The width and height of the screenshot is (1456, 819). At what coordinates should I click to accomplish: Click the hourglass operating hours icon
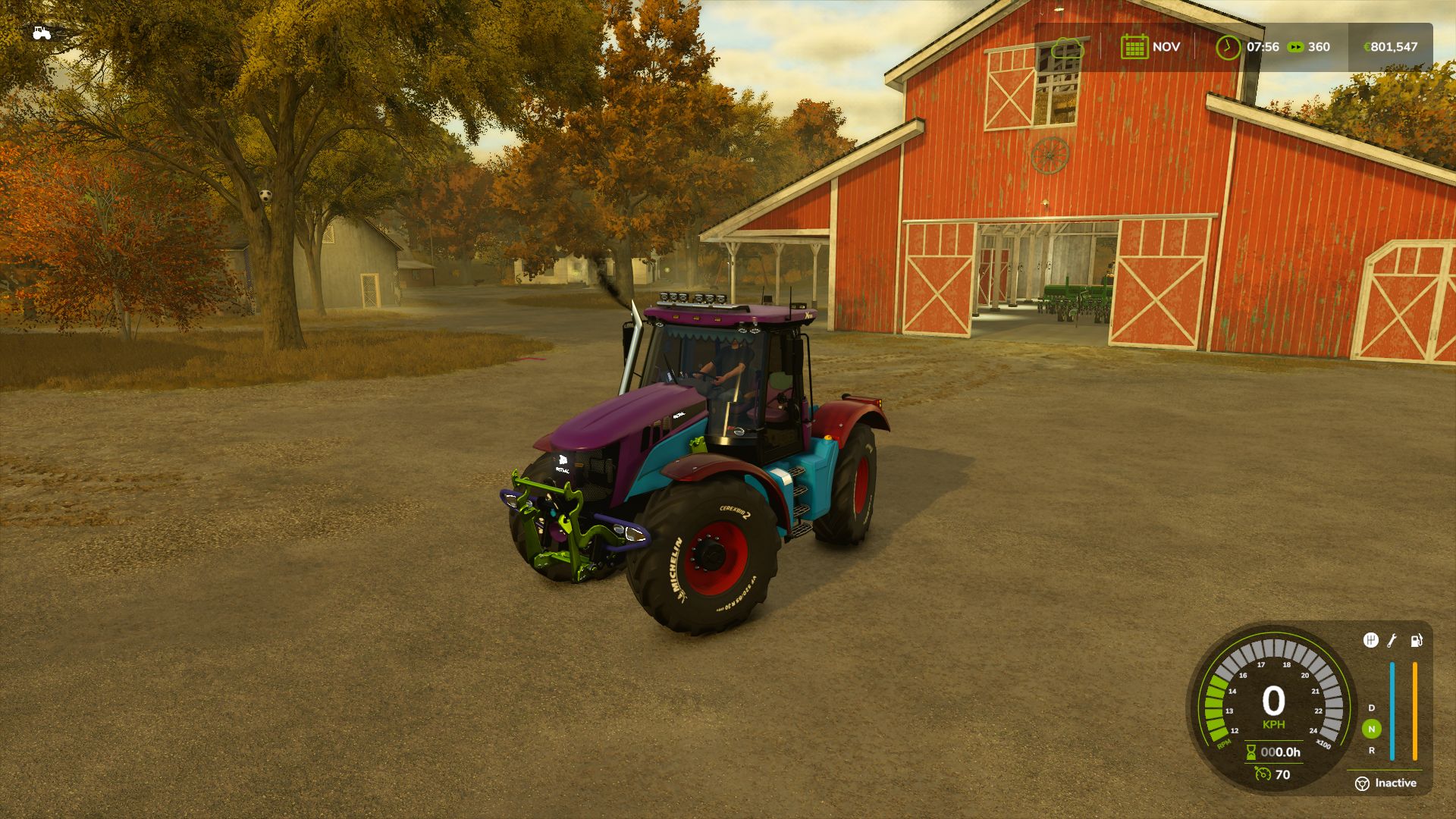[1251, 752]
